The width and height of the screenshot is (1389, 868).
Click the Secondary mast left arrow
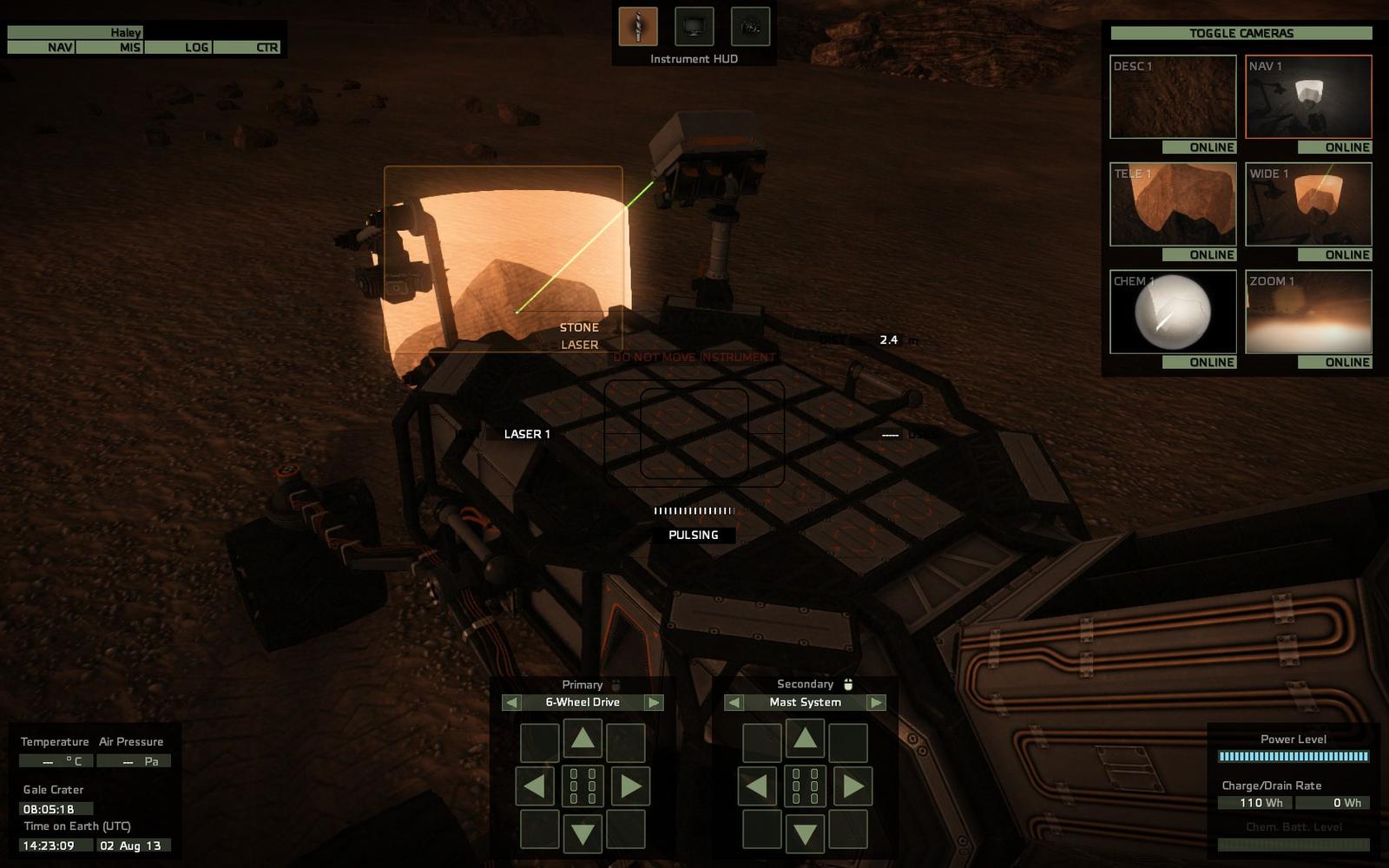click(x=757, y=786)
